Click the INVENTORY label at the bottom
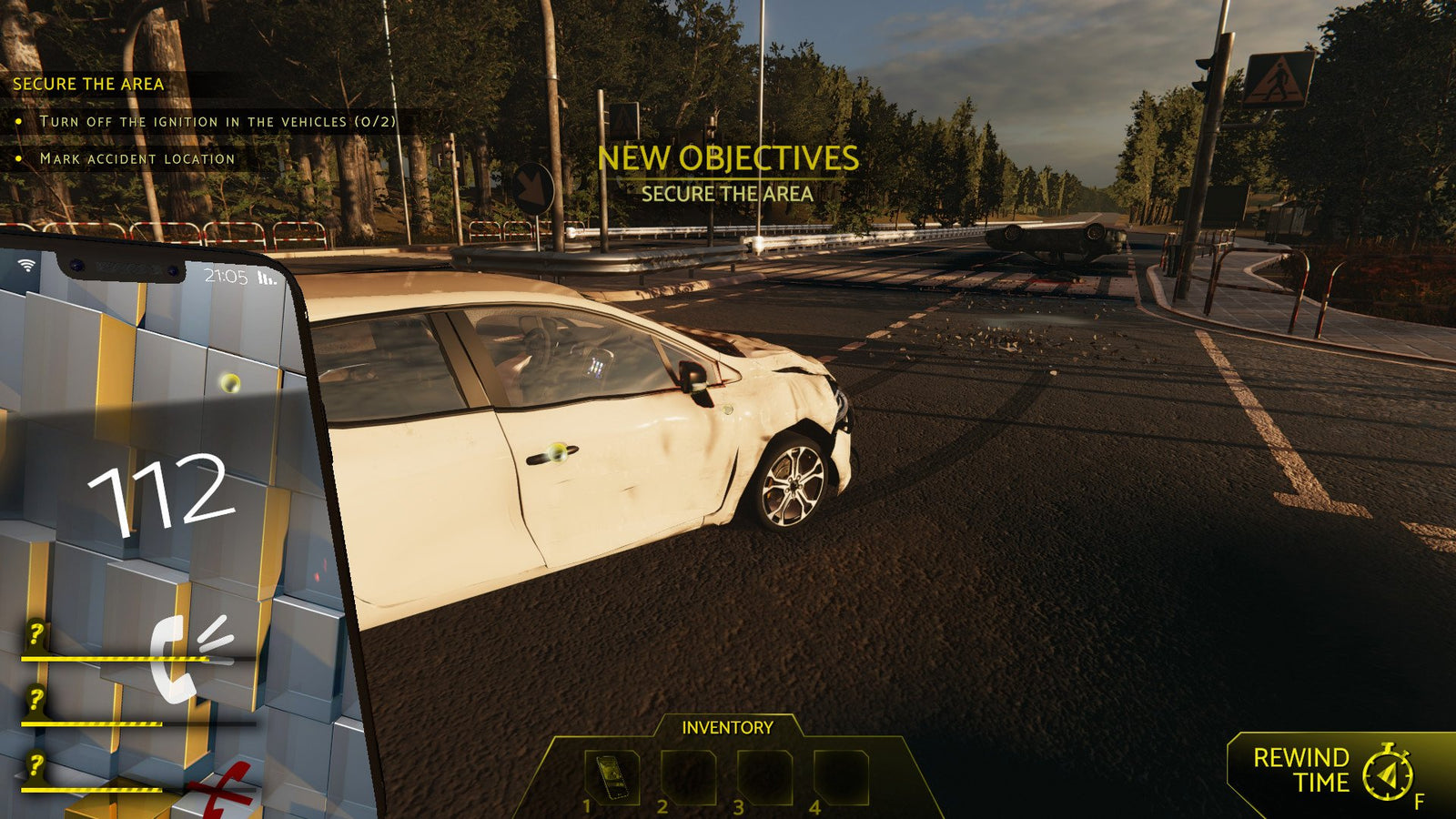The width and height of the screenshot is (1456, 819). (x=727, y=727)
